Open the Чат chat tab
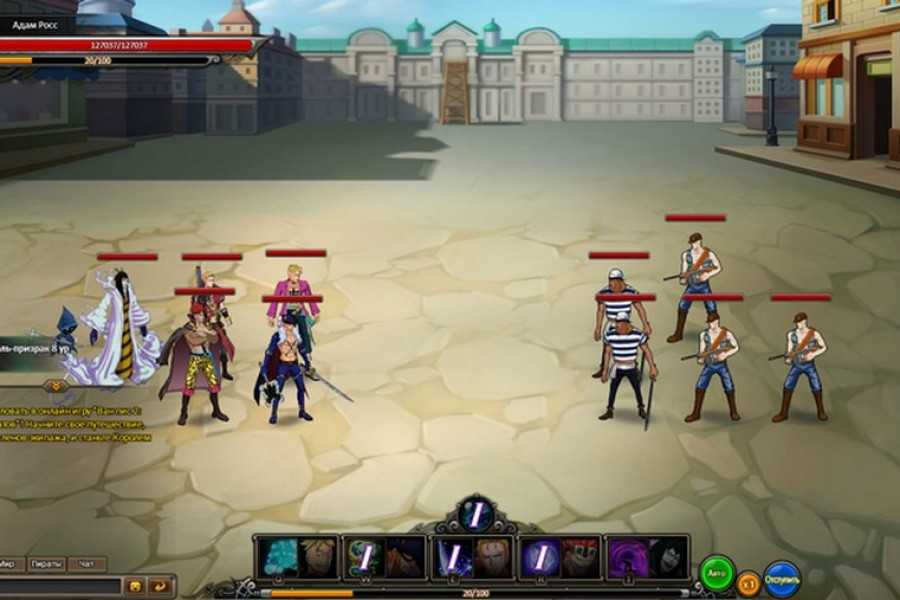 87,564
